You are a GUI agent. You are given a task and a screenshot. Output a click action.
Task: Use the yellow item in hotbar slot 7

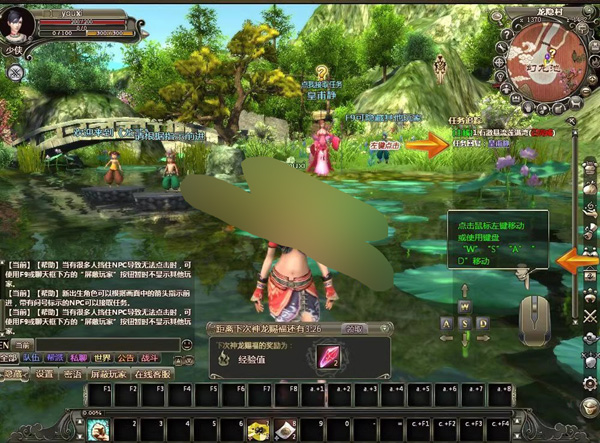tap(259, 430)
